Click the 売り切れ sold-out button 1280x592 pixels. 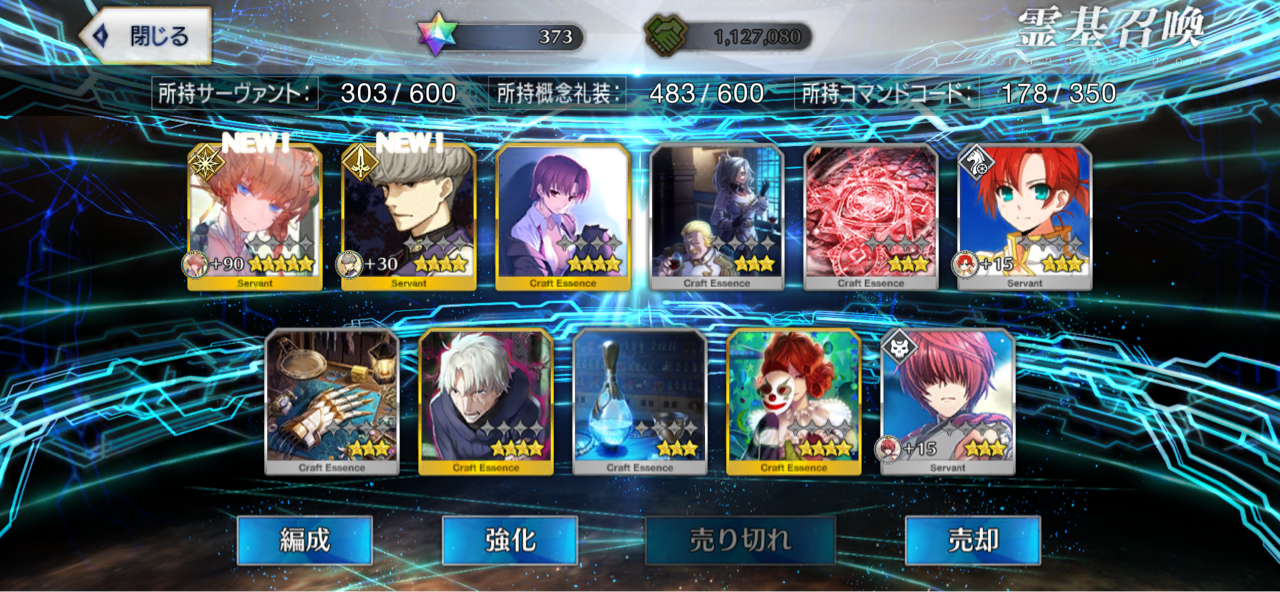740,541
